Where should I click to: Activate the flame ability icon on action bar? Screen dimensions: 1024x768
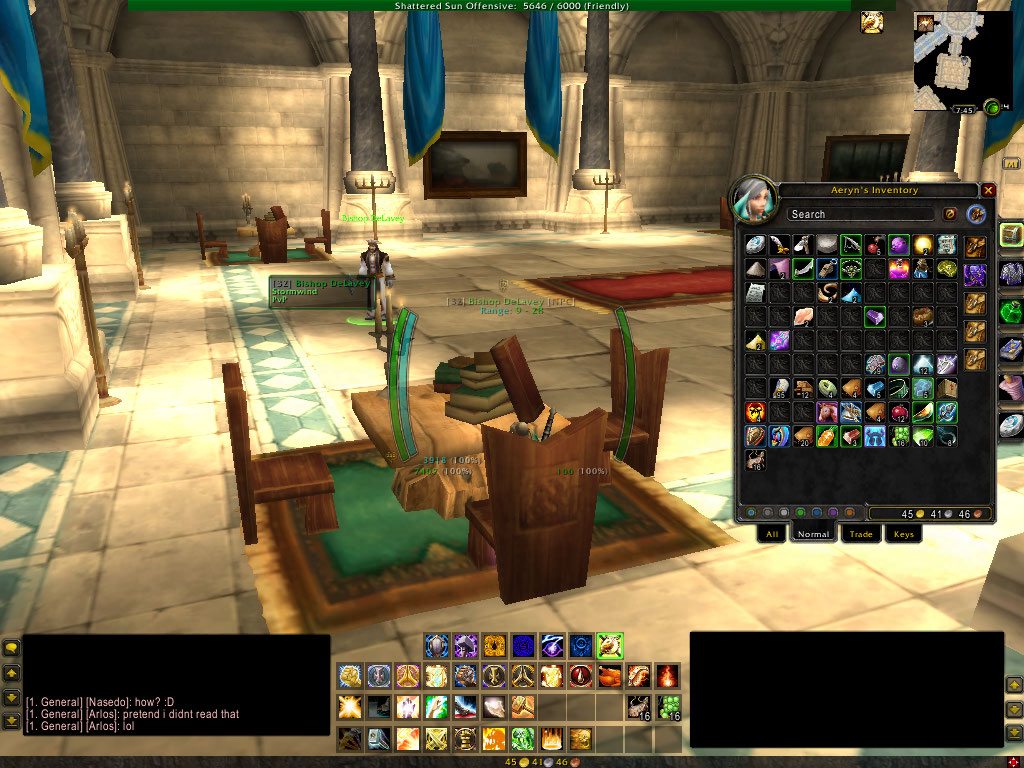point(667,677)
